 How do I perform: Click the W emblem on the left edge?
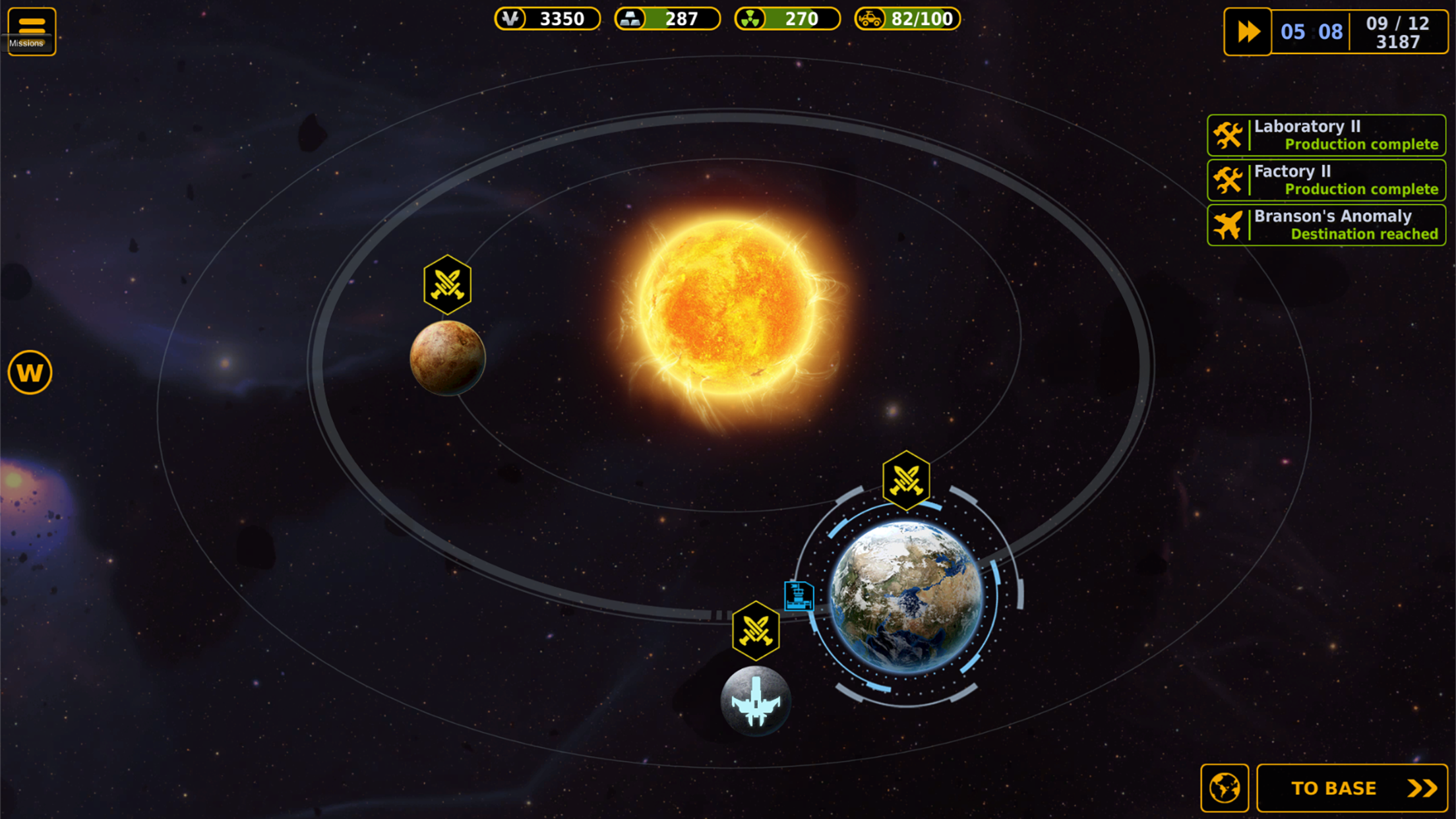pos(30,371)
